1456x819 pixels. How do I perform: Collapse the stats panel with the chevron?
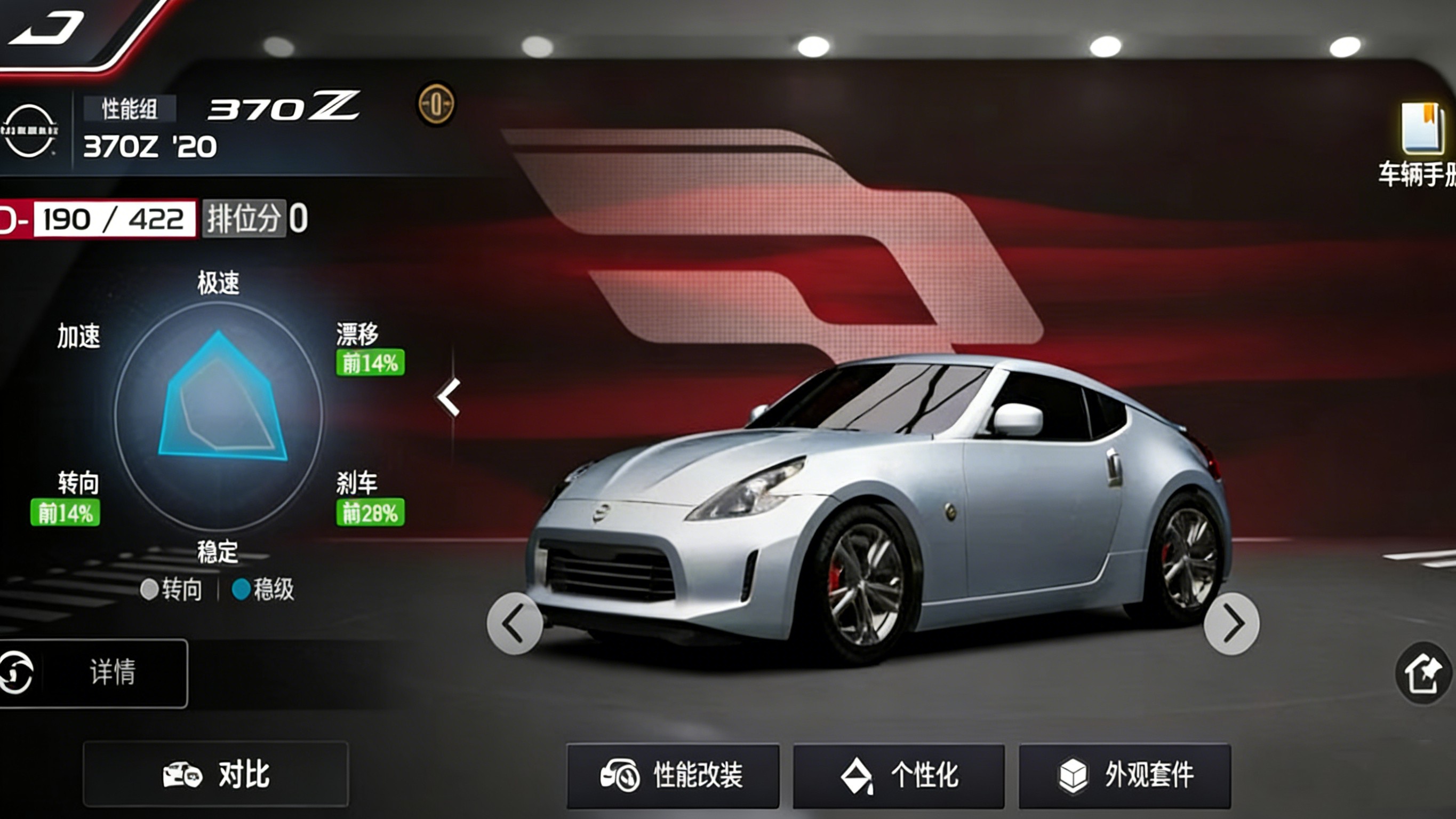coord(450,397)
